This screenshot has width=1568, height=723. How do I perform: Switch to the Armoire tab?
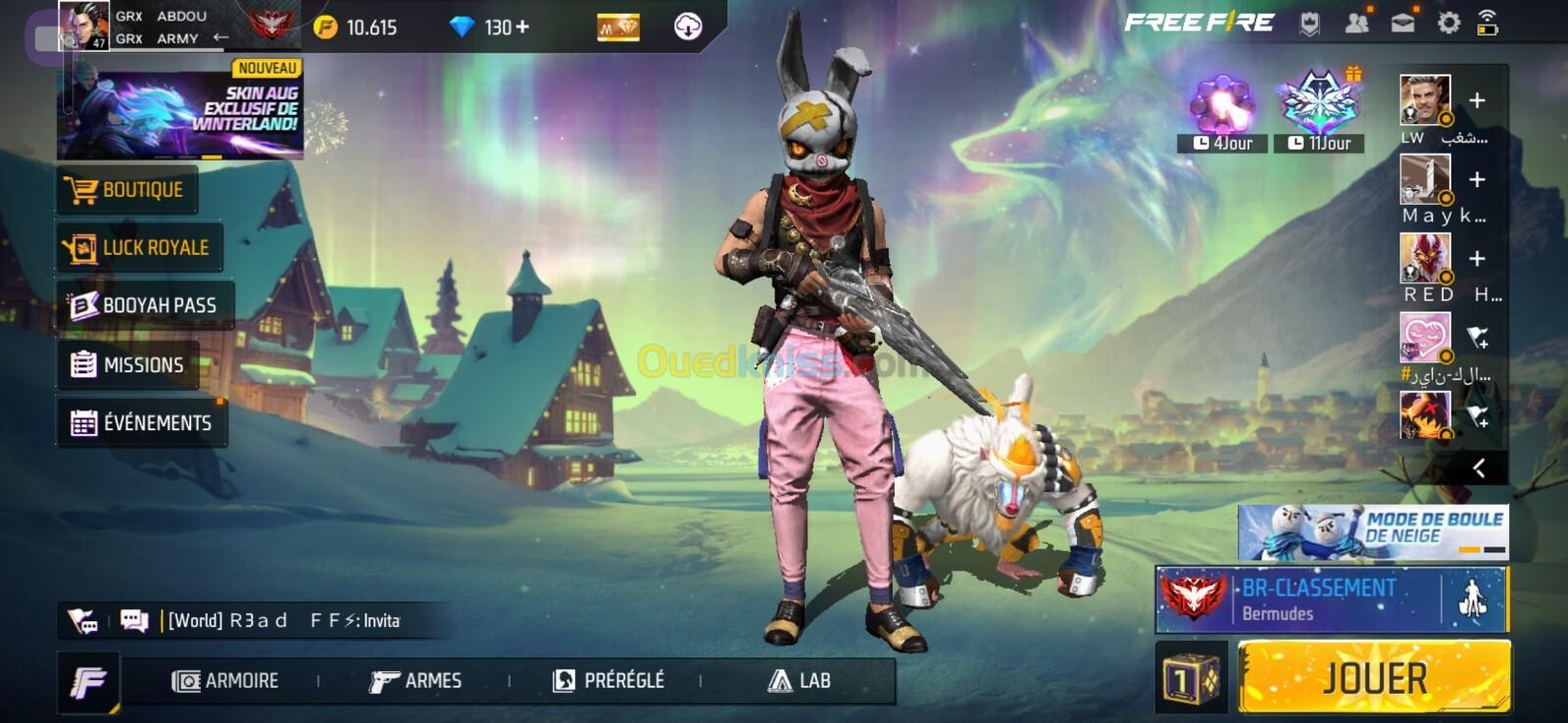(226, 681)
